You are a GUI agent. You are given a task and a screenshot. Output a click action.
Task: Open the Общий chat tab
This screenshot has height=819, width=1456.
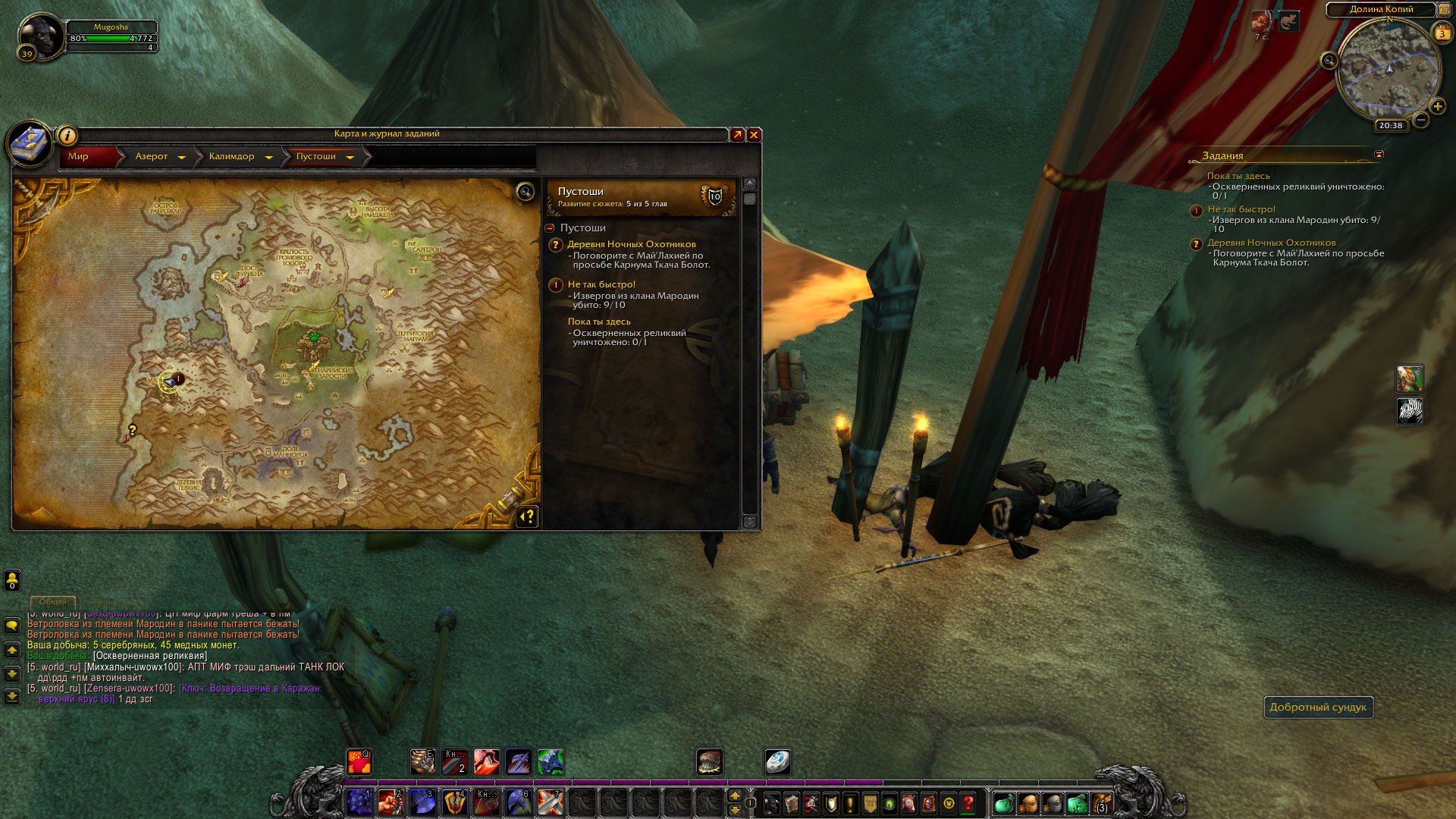[53, 602]
